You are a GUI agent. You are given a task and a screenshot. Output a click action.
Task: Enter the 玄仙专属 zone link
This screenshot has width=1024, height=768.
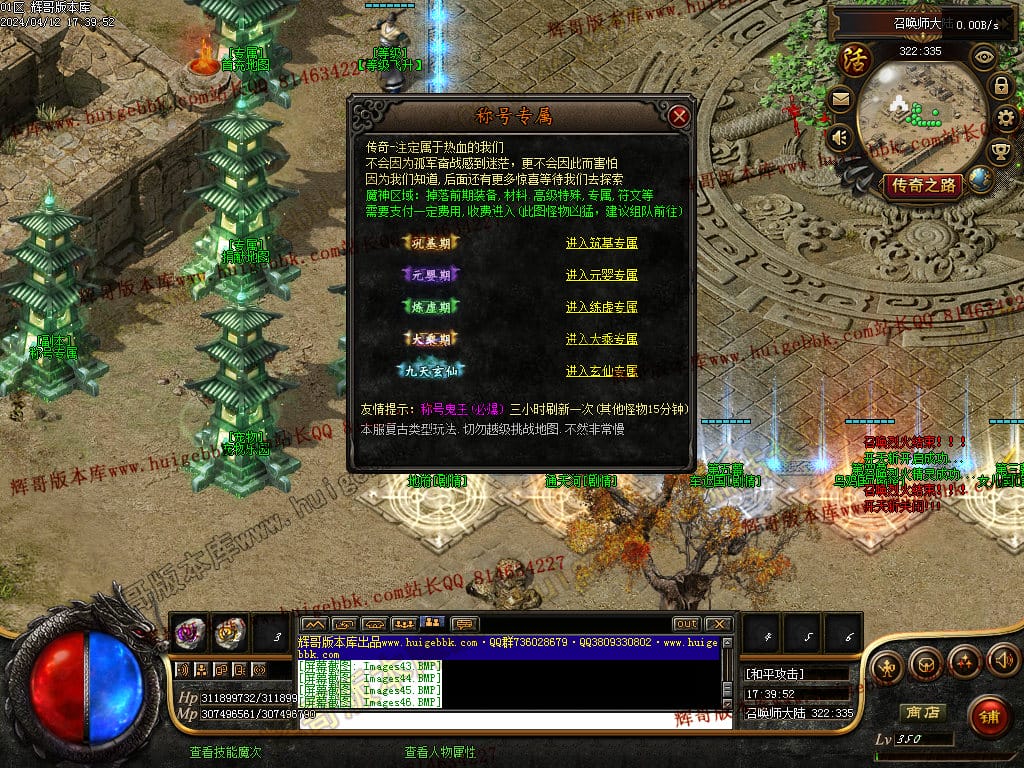tap(601, 371)
